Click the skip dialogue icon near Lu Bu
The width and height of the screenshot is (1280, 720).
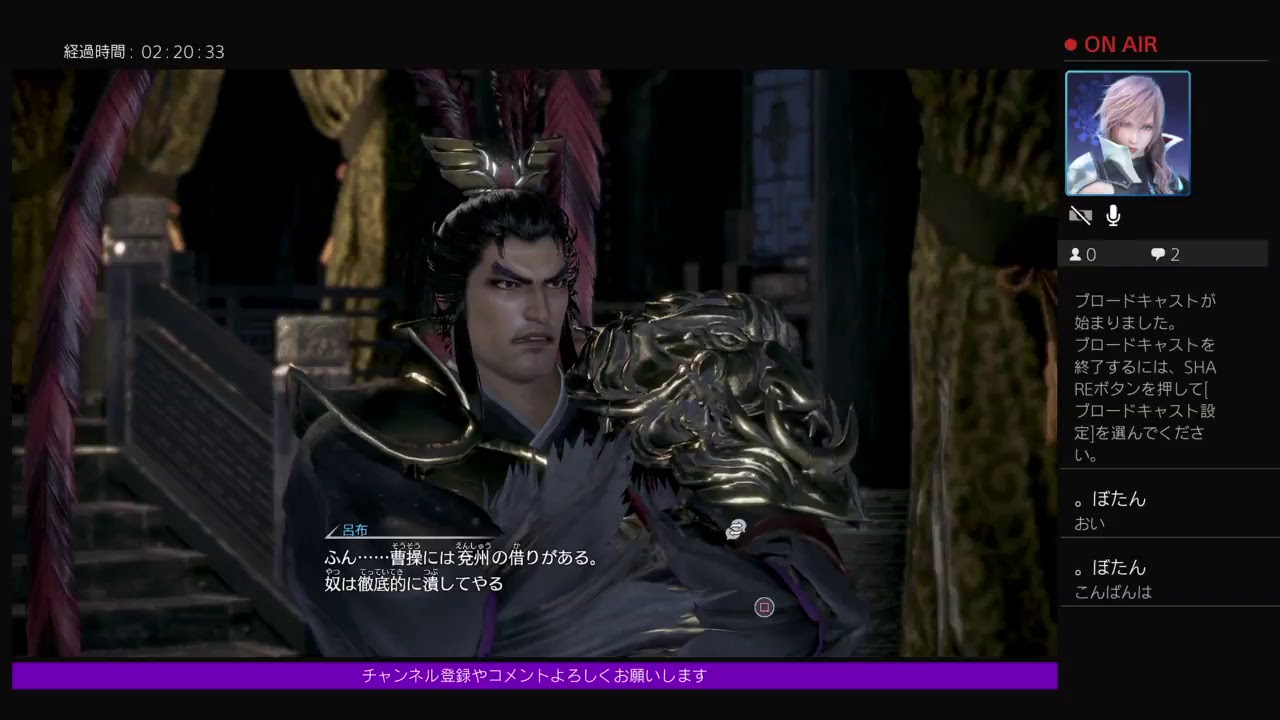[737, 530]
